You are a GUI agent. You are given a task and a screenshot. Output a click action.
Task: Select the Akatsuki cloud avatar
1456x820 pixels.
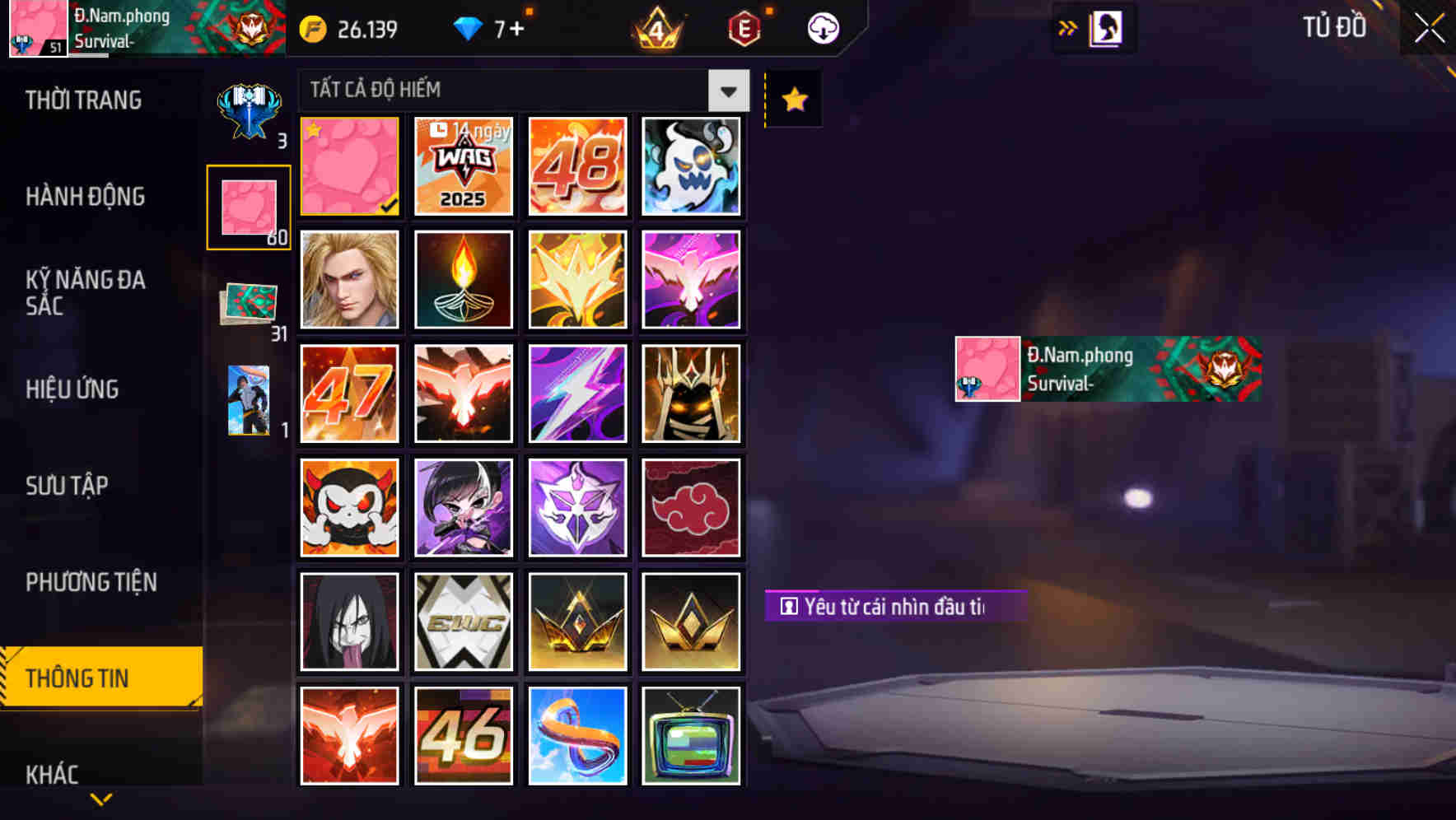tap(692, 507)
